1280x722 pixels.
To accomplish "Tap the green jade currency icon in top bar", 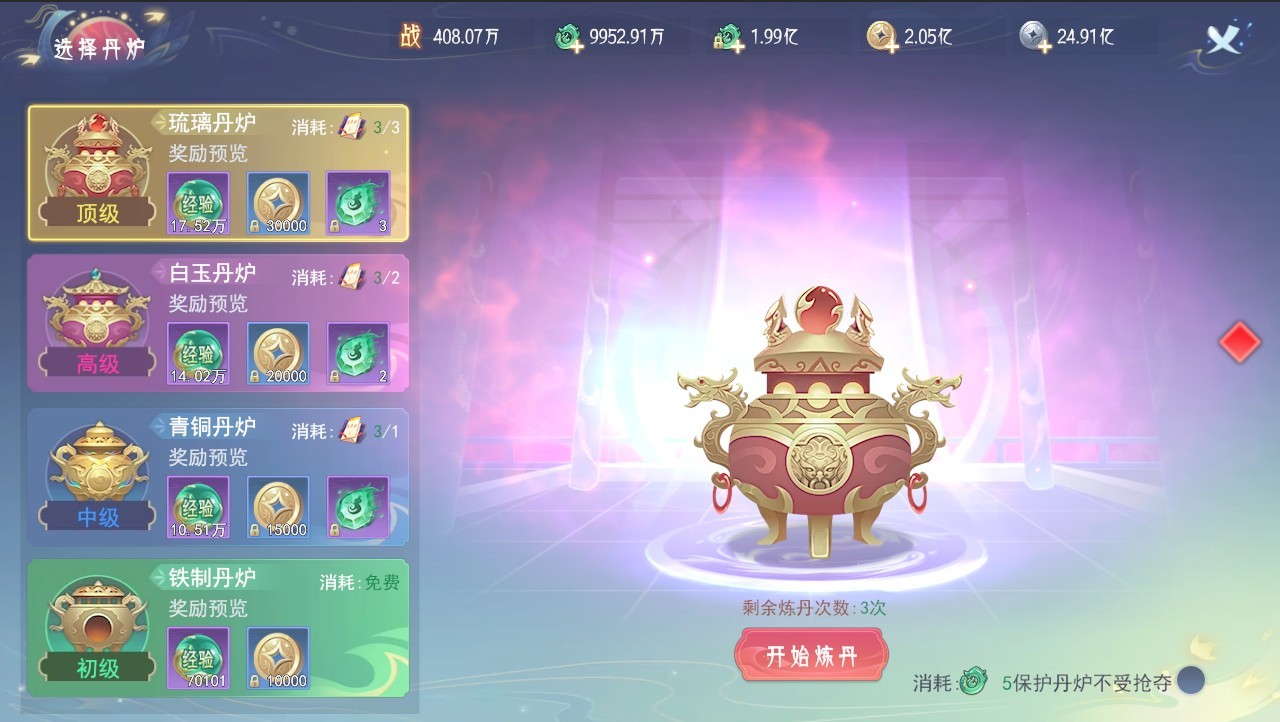I will (x=569, y=35).
